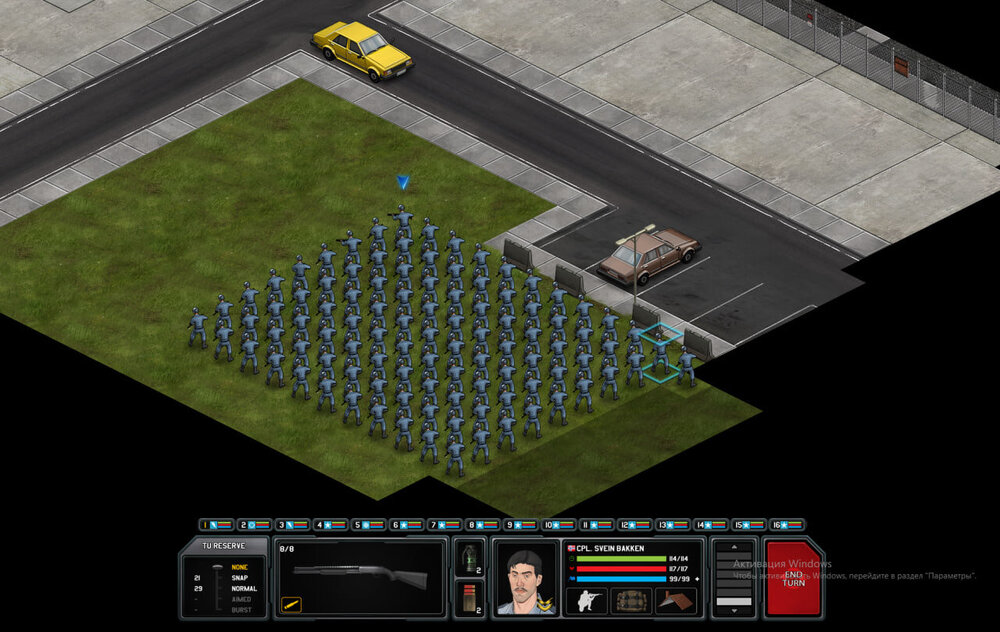1000x632 pixels.
Task: Select soldier number 16 tab
Action: click(x=786, y=524)
